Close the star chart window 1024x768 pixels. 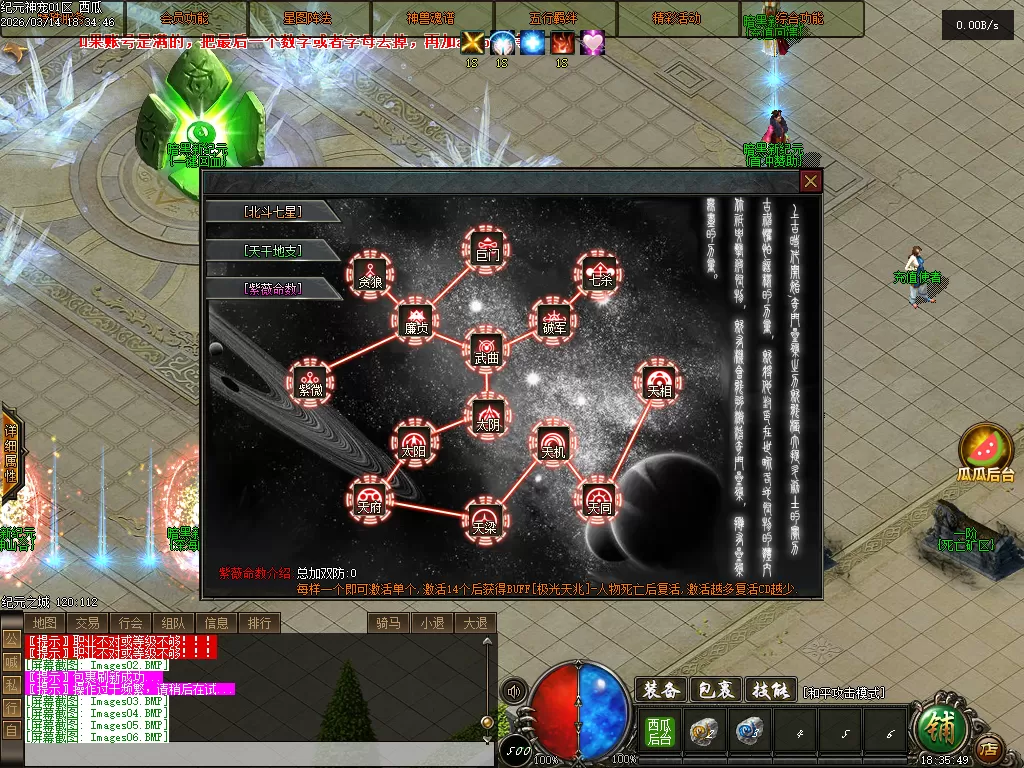[x=811, y=181]
